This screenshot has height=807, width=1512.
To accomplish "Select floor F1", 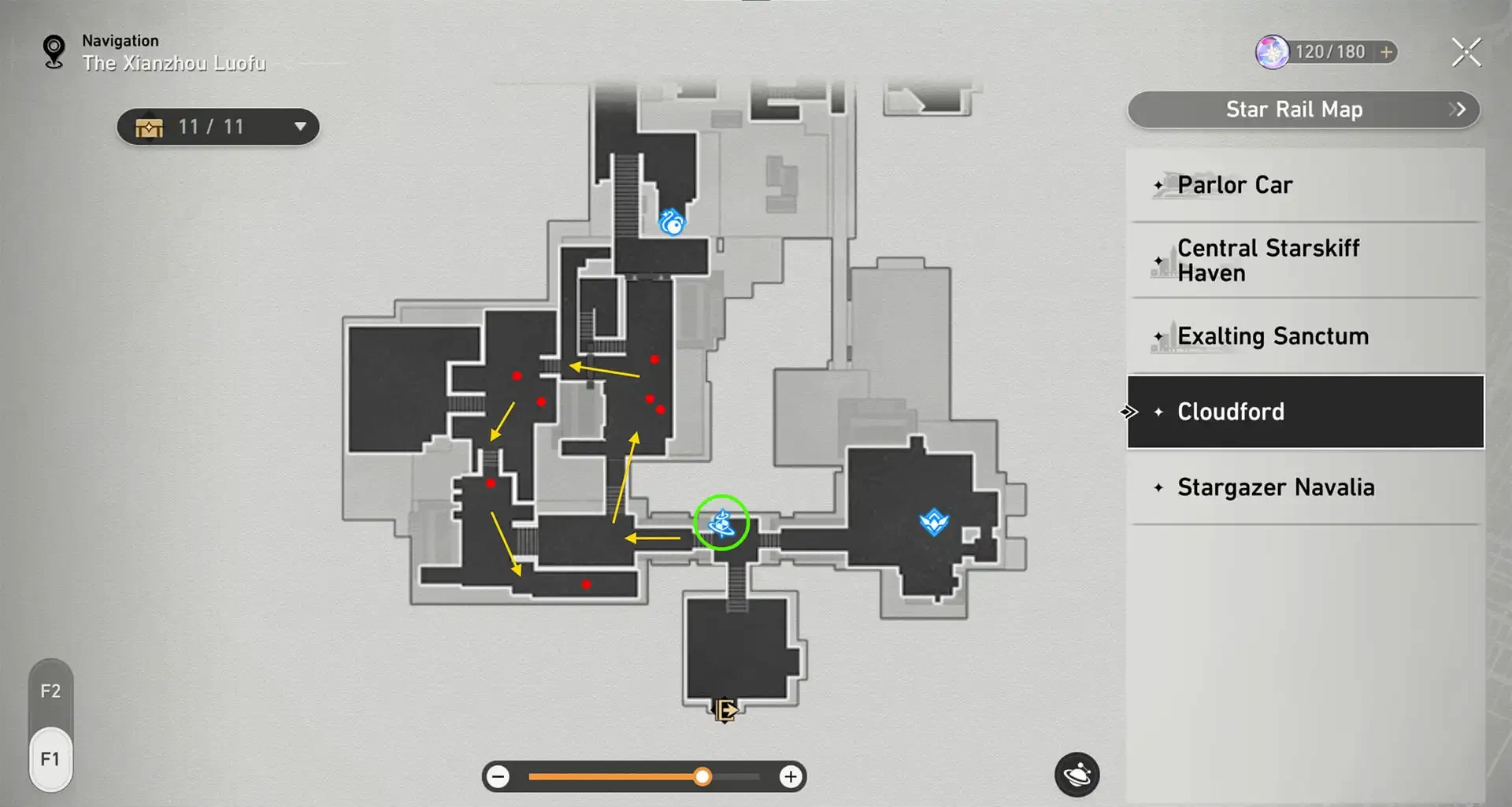I will click(50, 759).
